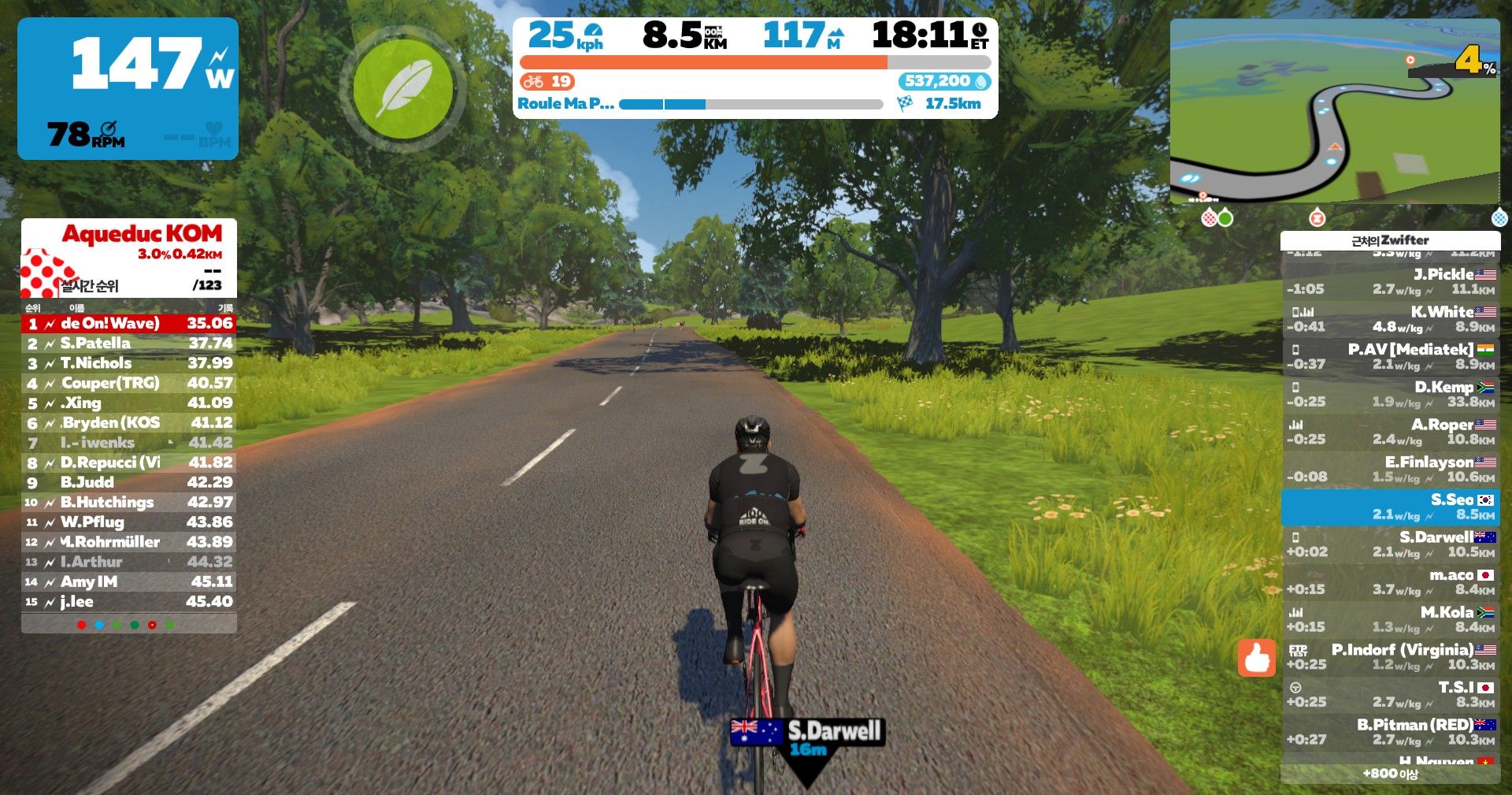Open the route minimap
The width and height of the screenshot is (1512, 795).
coord(1334,110)
